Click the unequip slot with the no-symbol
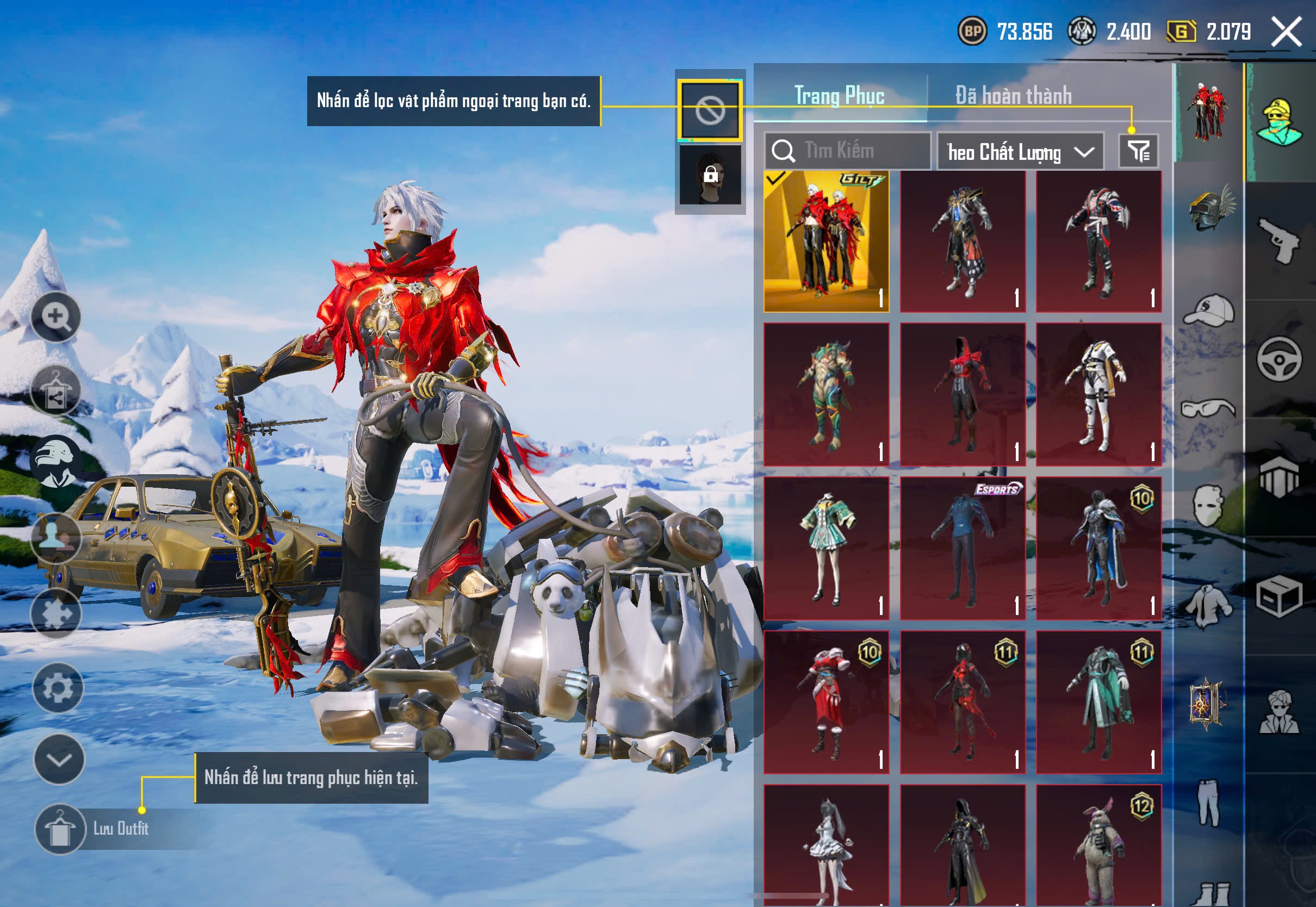Image resolution: width=1316 pixels, height=907 pixels. [710, 110]
